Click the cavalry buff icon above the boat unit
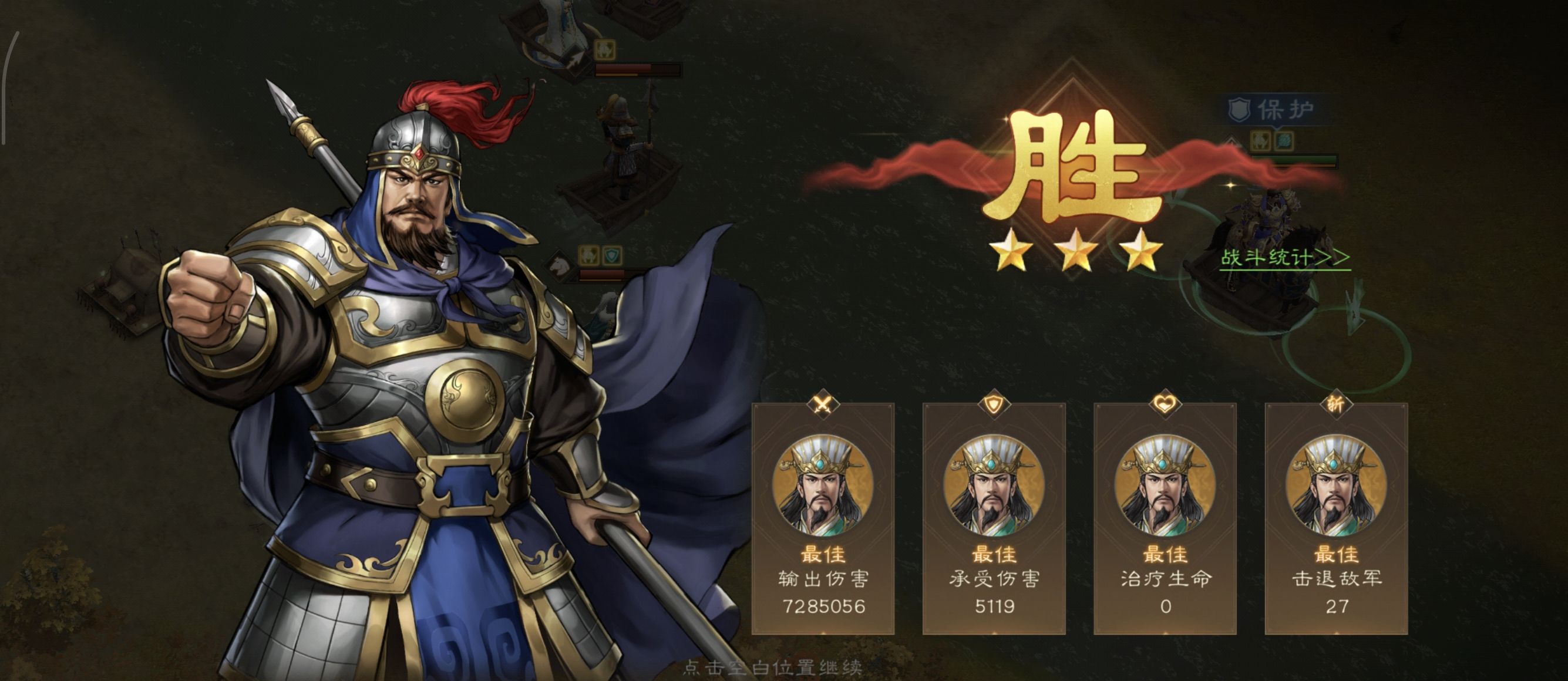This screenshot has height=681, width=1568. 605,50
